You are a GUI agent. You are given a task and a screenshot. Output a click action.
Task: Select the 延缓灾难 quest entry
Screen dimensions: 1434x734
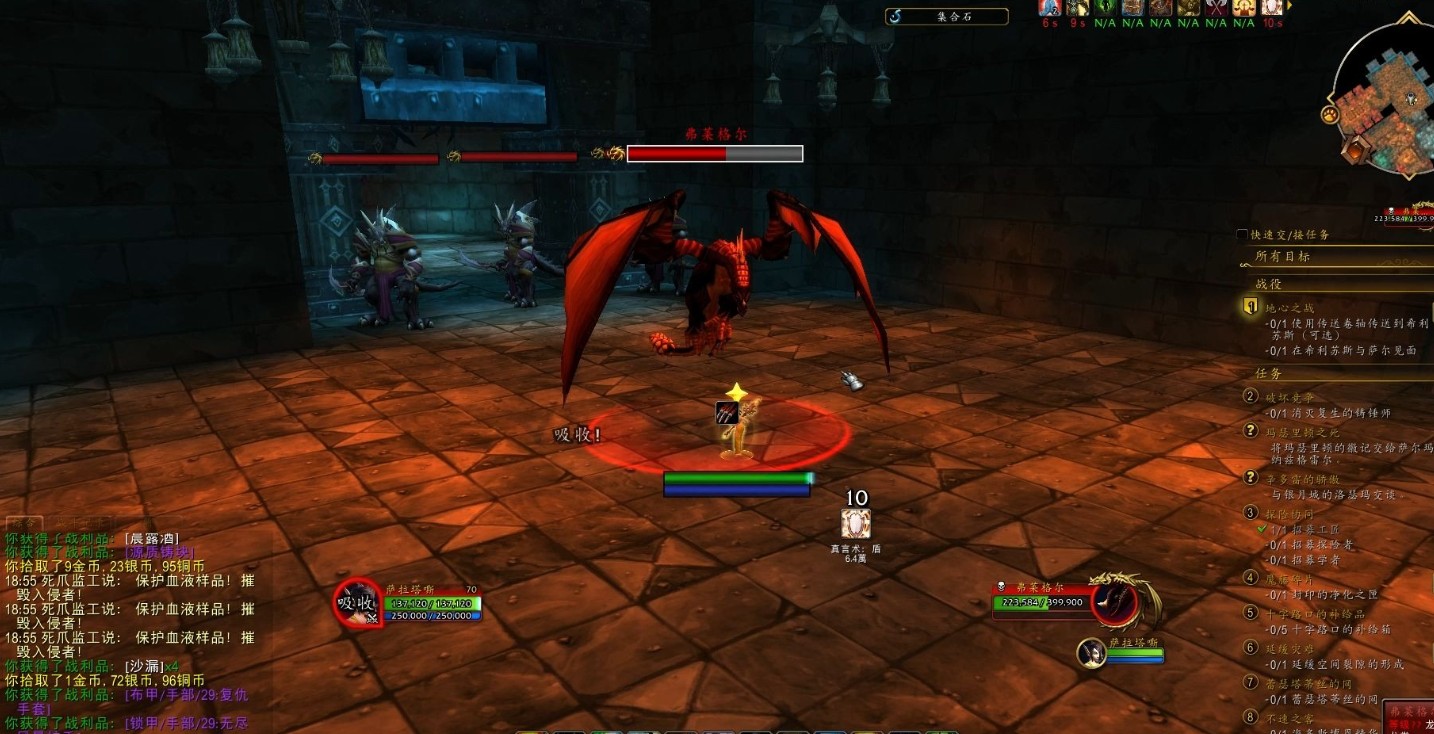click(x=1290, y=648)
